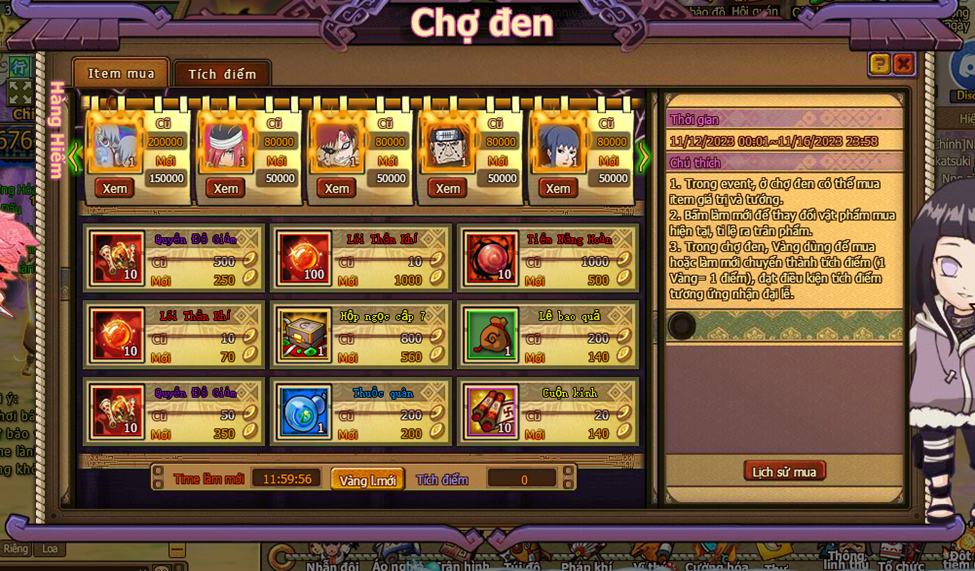The width and height of the screenshot is (975, 571).
Task: Choose the Lễ bao quả gift bag
Action: point(491,335)
